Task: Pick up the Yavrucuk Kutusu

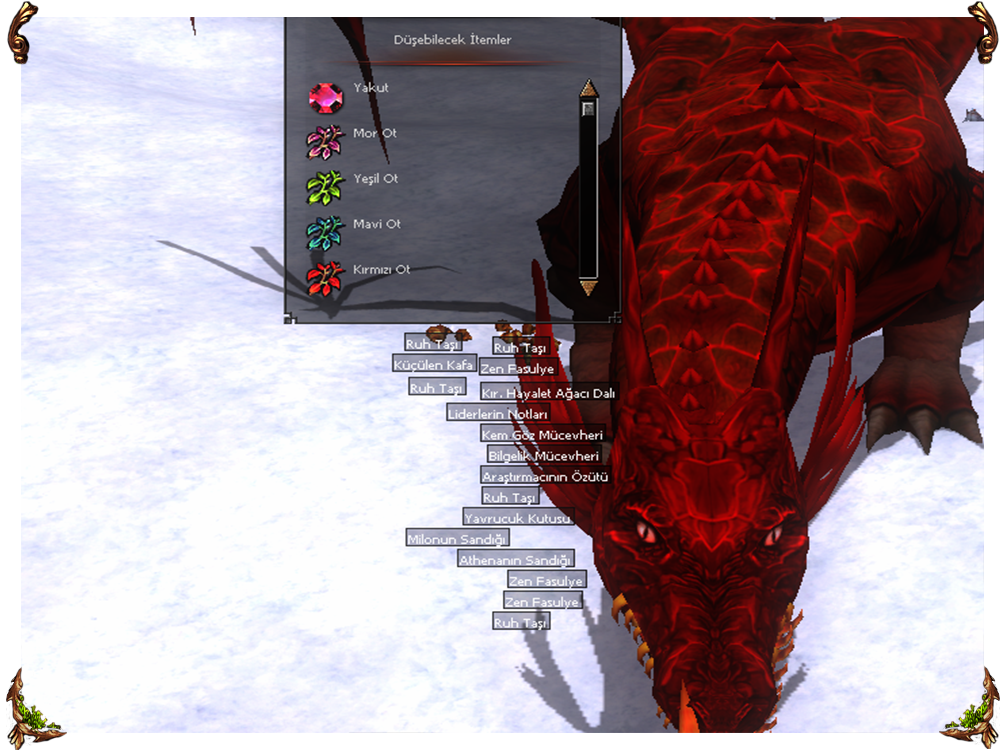Action: [517, 518]
